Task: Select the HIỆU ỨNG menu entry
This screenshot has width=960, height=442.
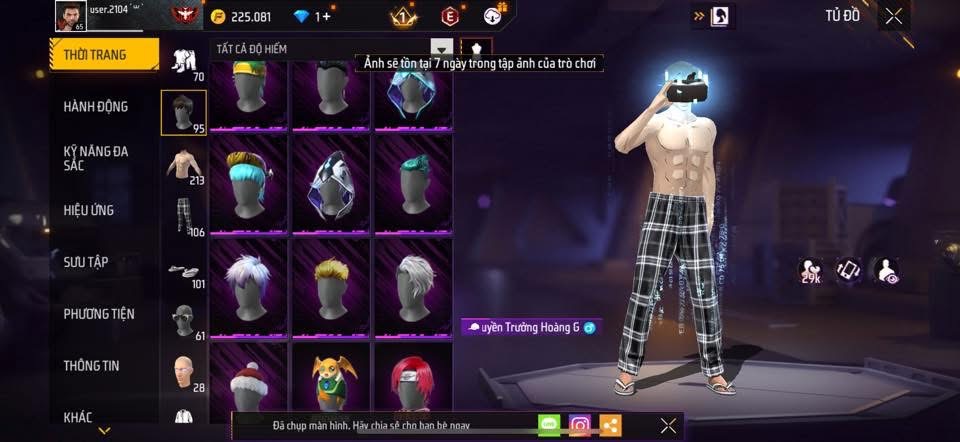Action: pyautogui.click(x=90, y=210)
